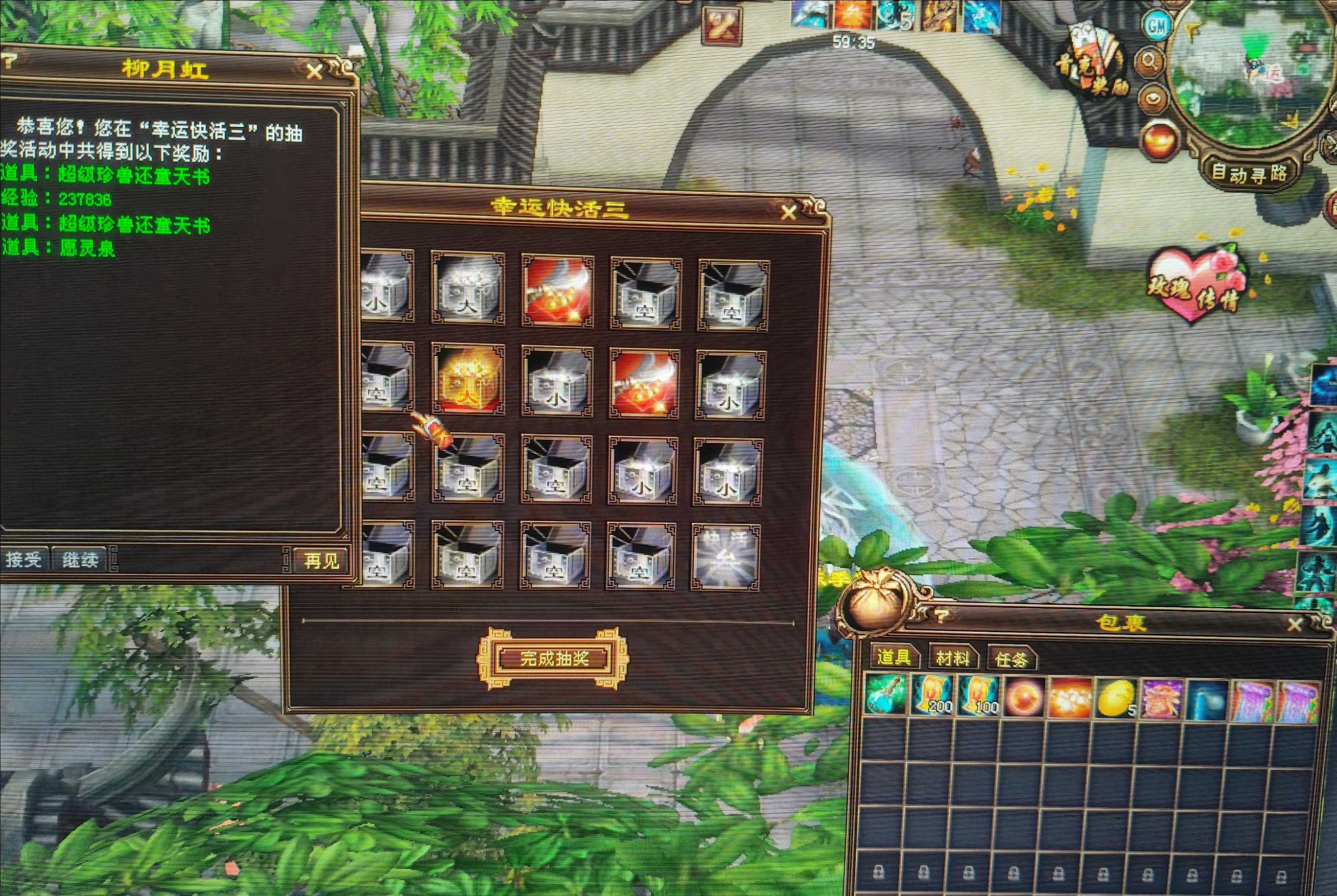
Task: Pick the 快活 card tile in the lottery grid
Action: (x=726, y=556)
